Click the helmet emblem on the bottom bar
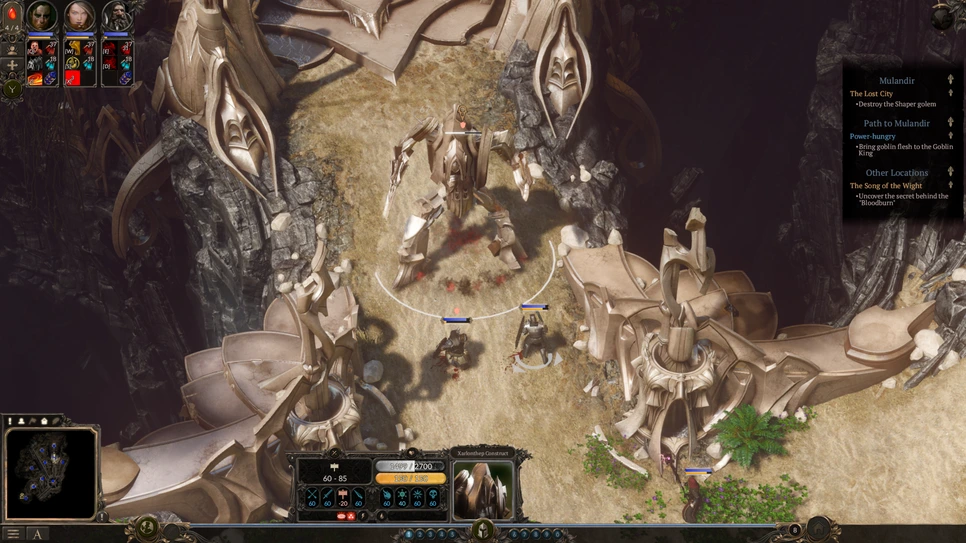The height and width of the screenshot is (543, 966). [483, 530]
